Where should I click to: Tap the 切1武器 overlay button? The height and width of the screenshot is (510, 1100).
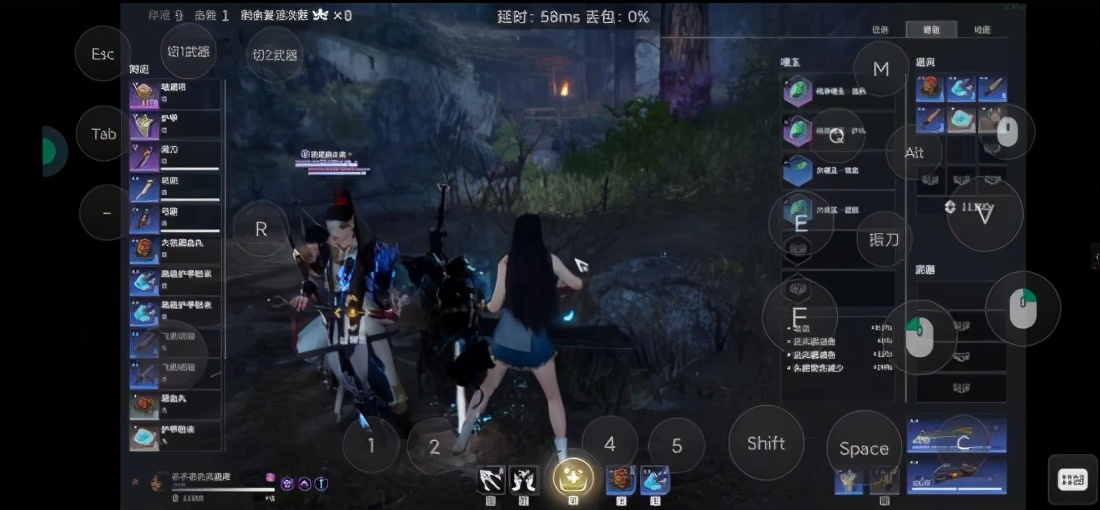(x=188, y=52)
